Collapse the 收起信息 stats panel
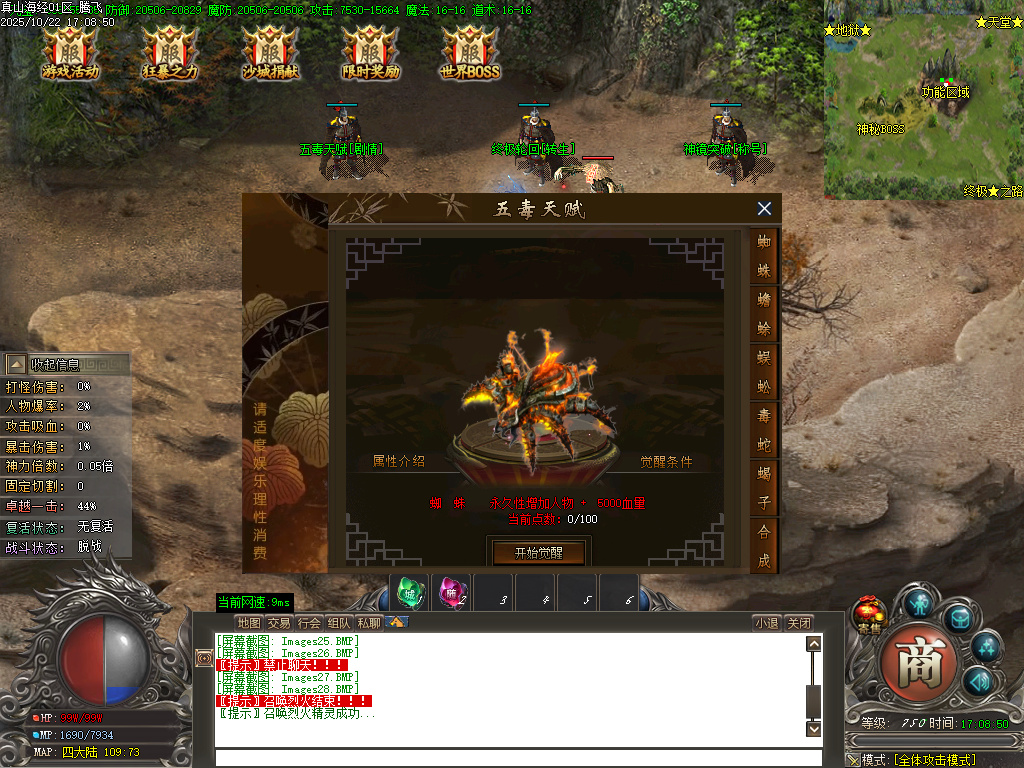The height and width of the screenshot is (768, 1024). tap(17, 364)
